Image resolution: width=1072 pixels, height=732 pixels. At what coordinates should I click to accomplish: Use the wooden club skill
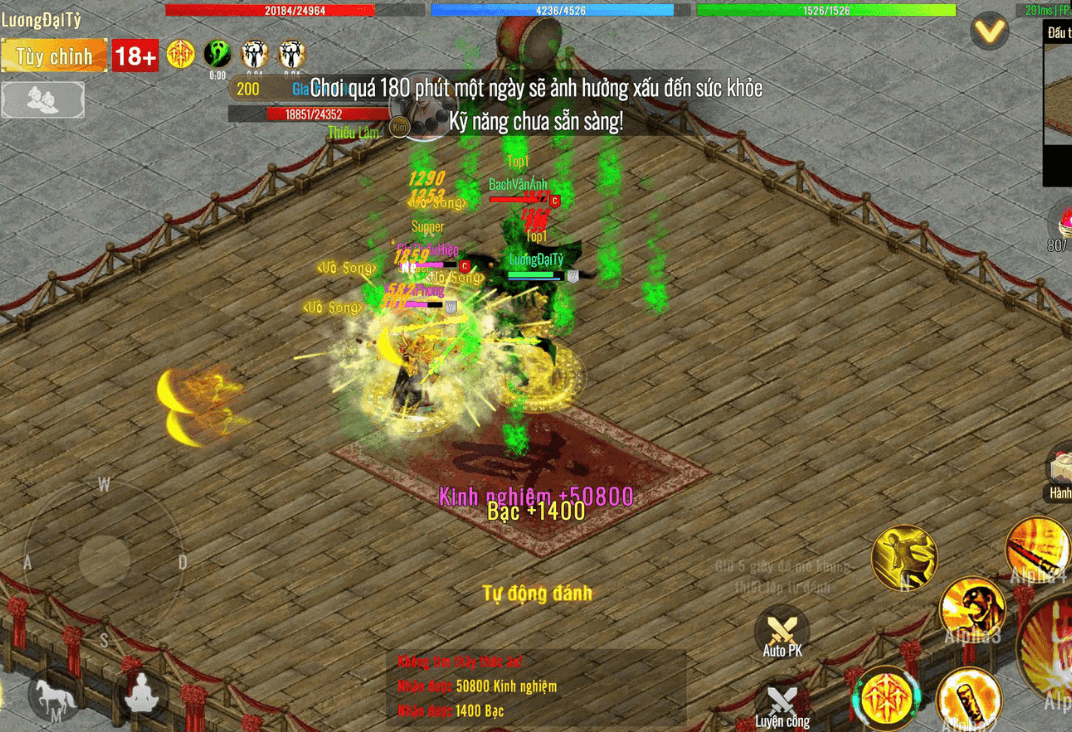(969, 700)
